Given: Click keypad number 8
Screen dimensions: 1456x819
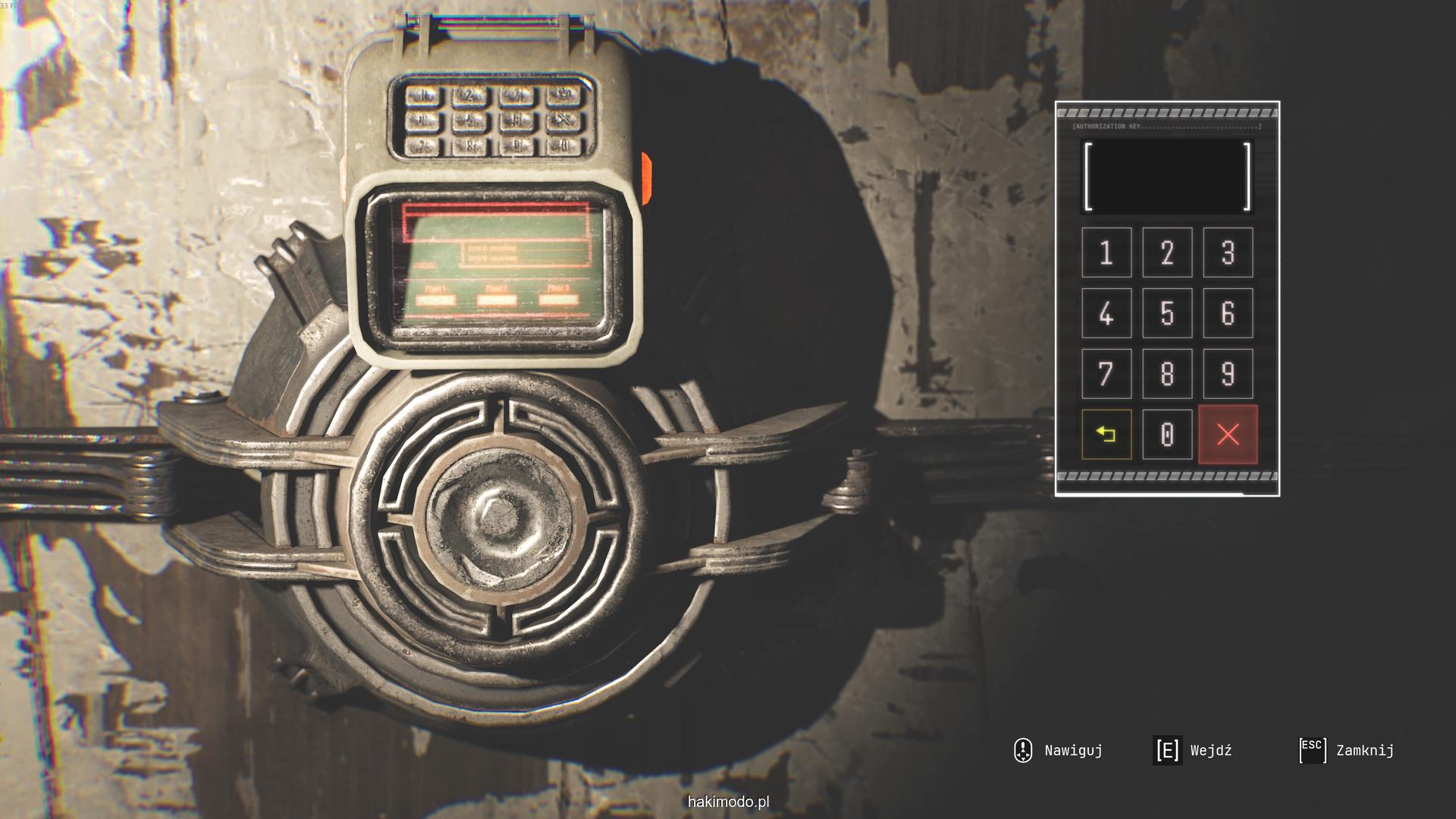Looking at the screenshot, I should tap(1167, 374).
